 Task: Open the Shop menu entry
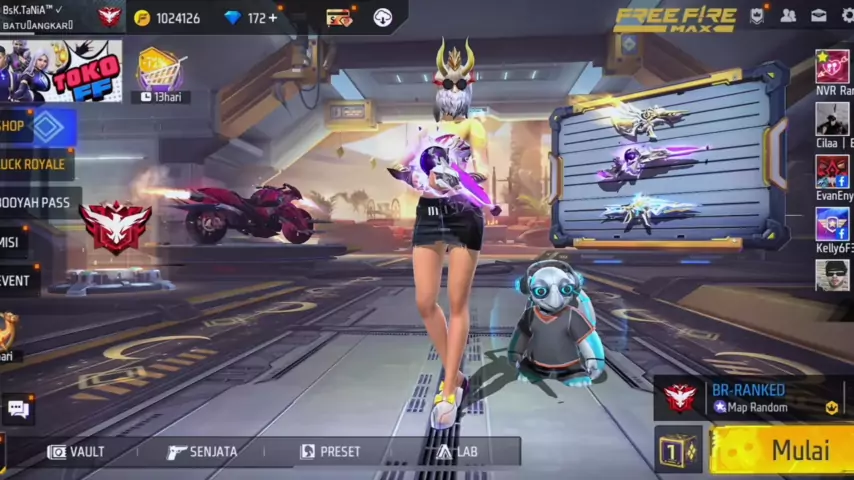point(30,126)
